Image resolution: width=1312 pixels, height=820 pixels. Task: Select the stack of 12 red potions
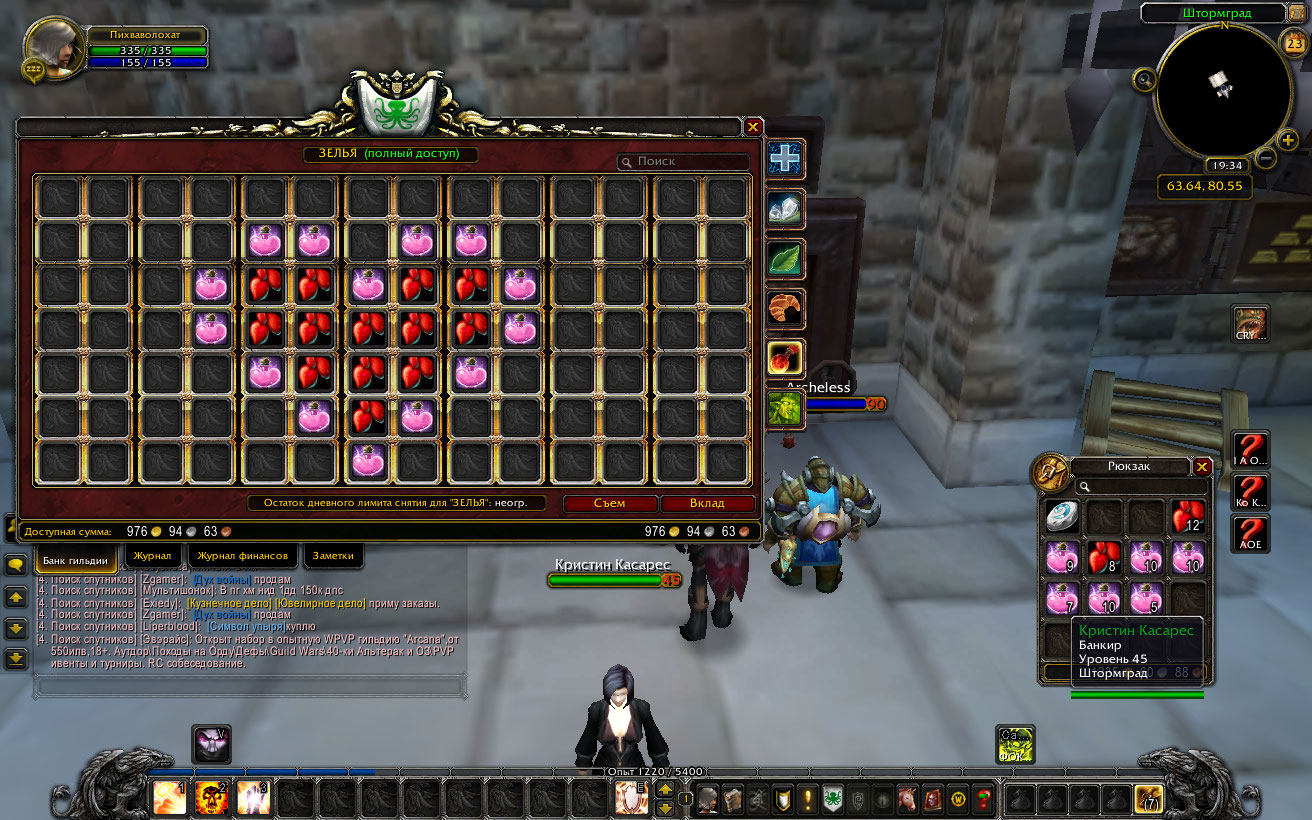(1188, 517)
